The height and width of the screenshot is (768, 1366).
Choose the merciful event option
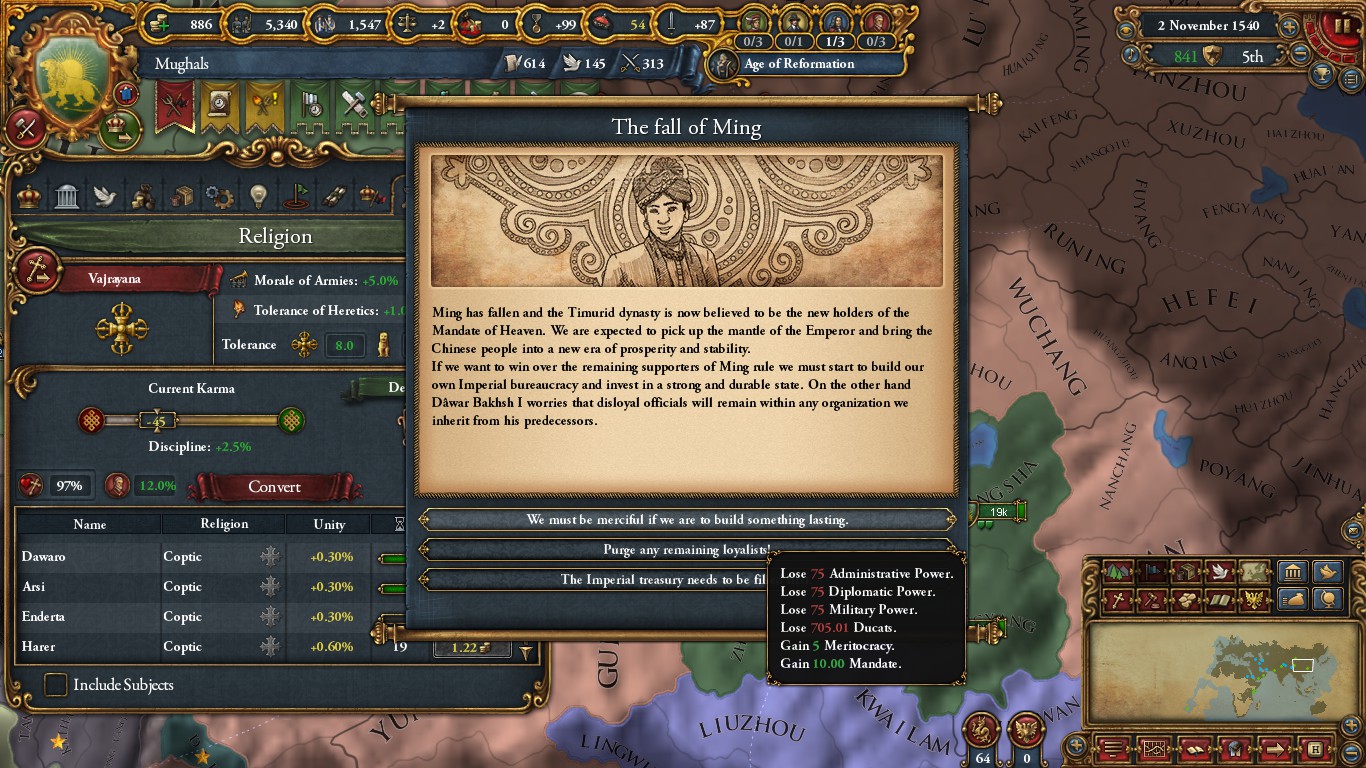pyautogui.click(x=687, y=520)
